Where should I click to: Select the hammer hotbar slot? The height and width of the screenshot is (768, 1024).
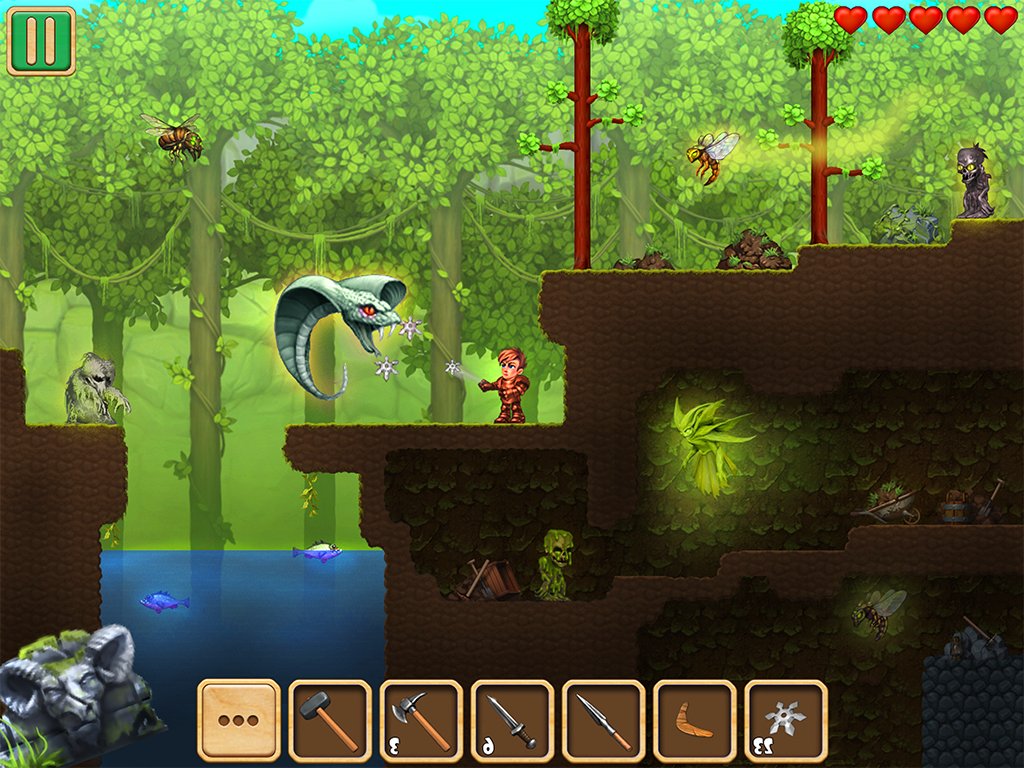pos(330,721)
